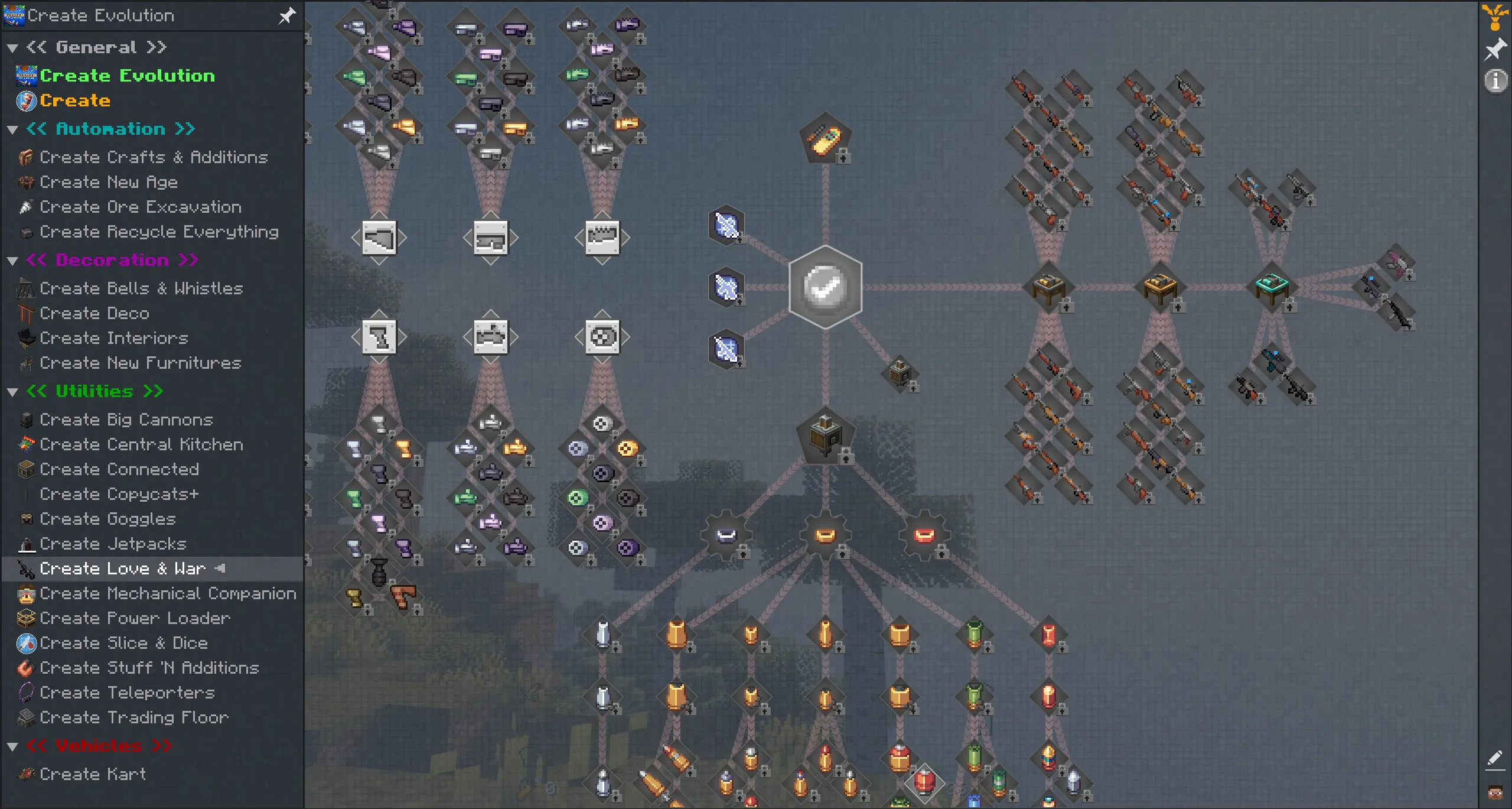
Task: Collapse the Vehicles section
Action: (x=13, y=745)
